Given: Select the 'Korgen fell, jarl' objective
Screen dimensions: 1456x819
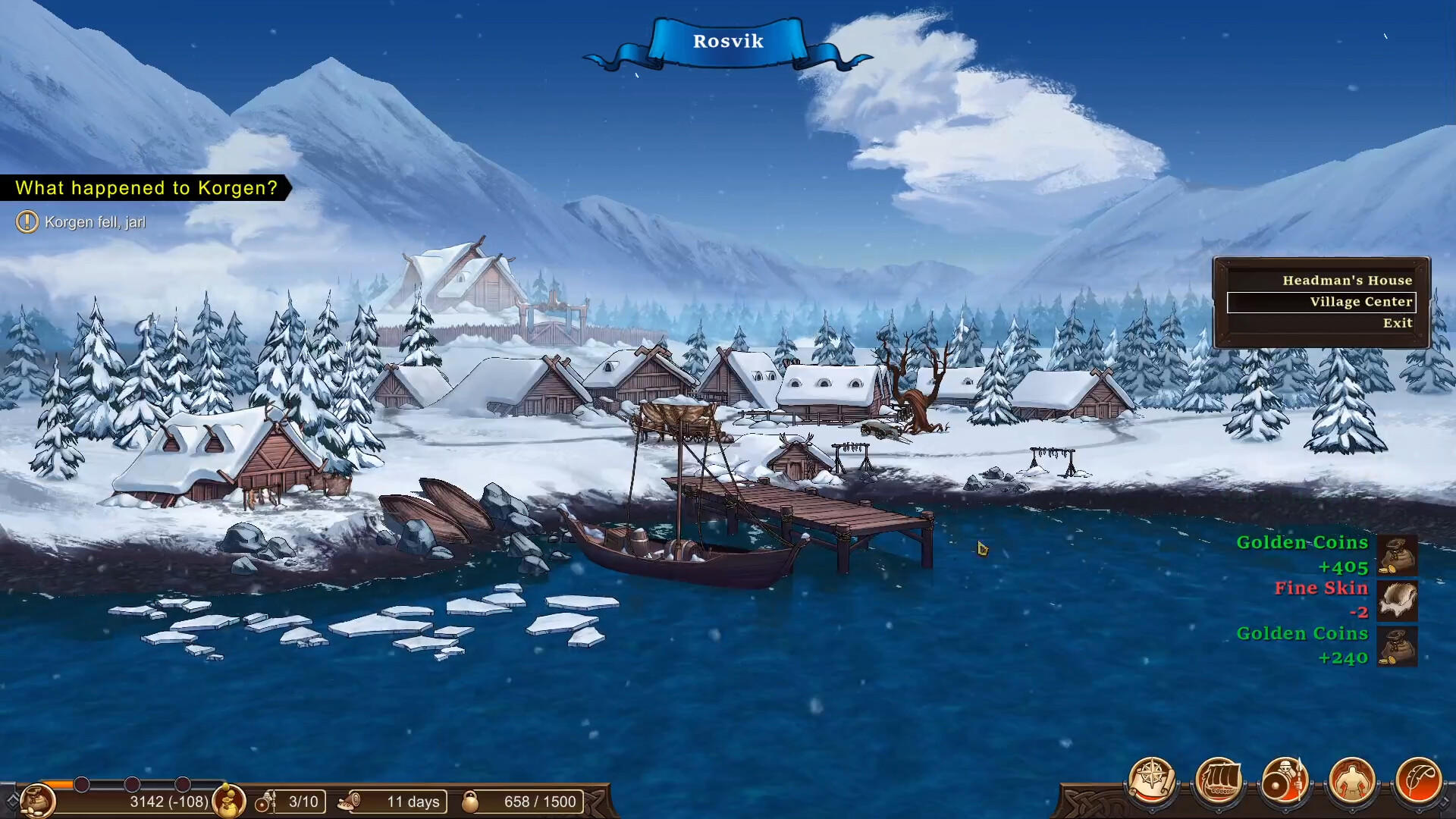Looking at the screenshot, I should pyautogui.click(x=95, y=222).
